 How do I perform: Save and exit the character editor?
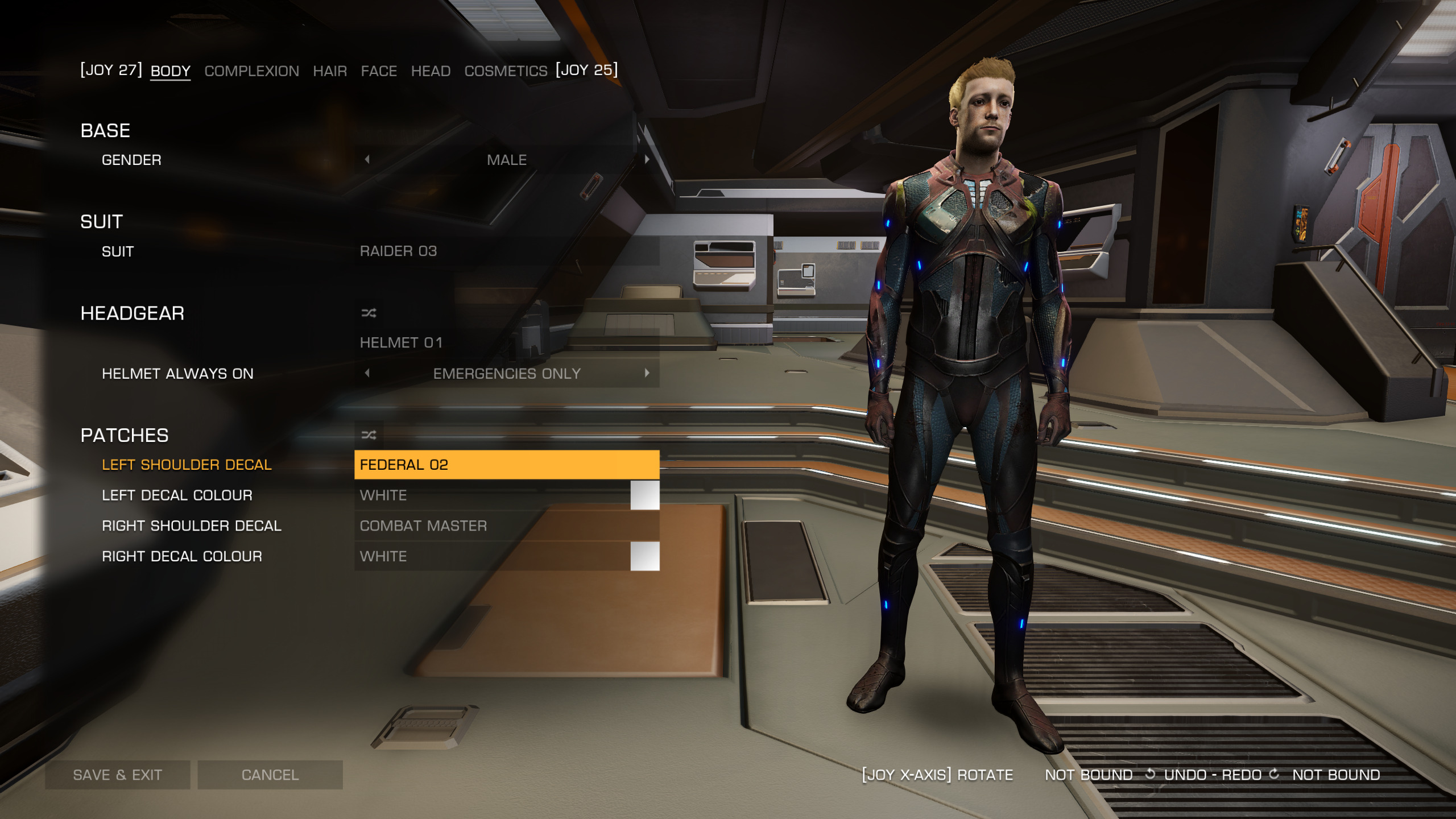[118, 775]
